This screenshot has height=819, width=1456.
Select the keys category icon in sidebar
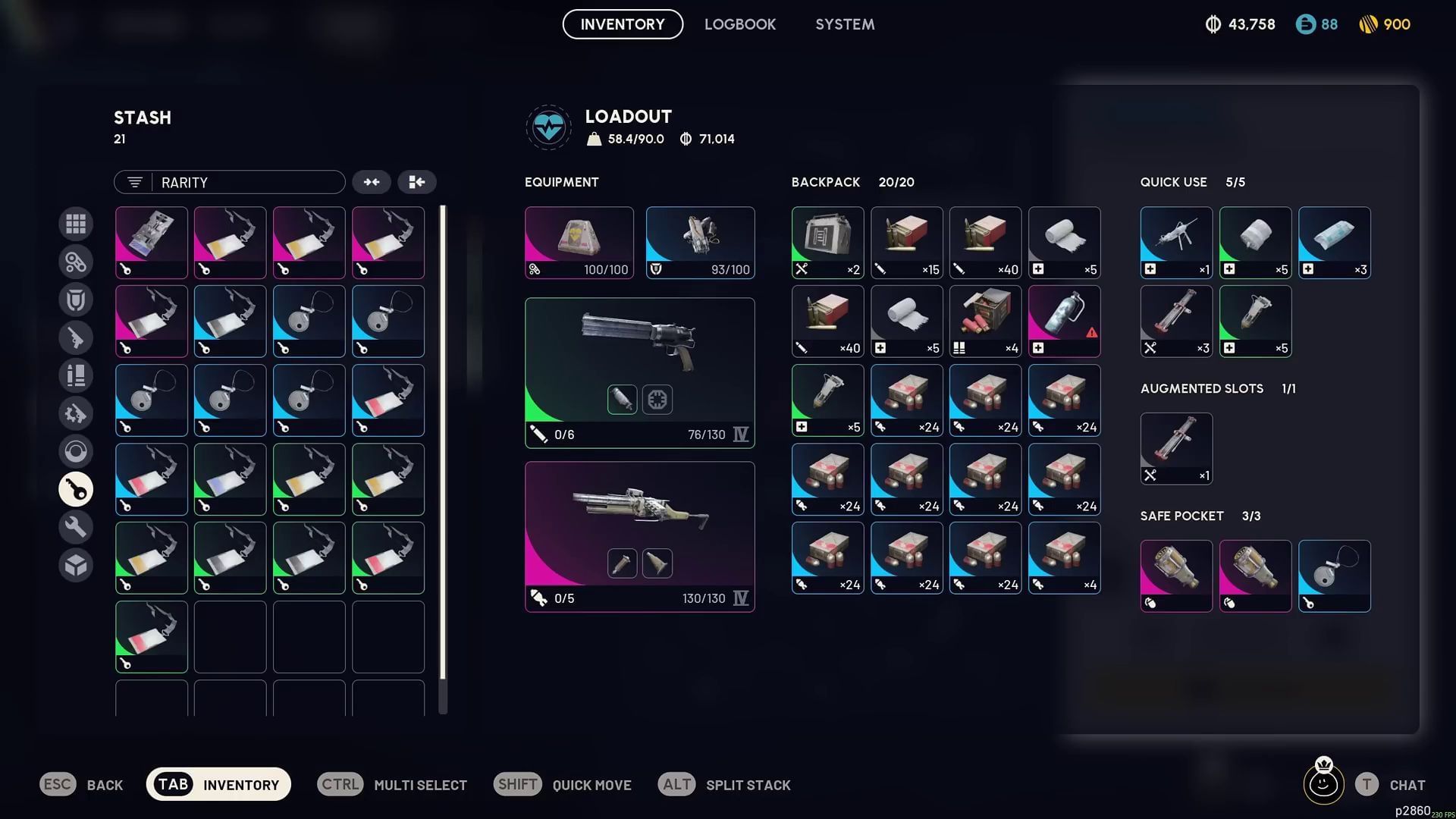[76, 489]
